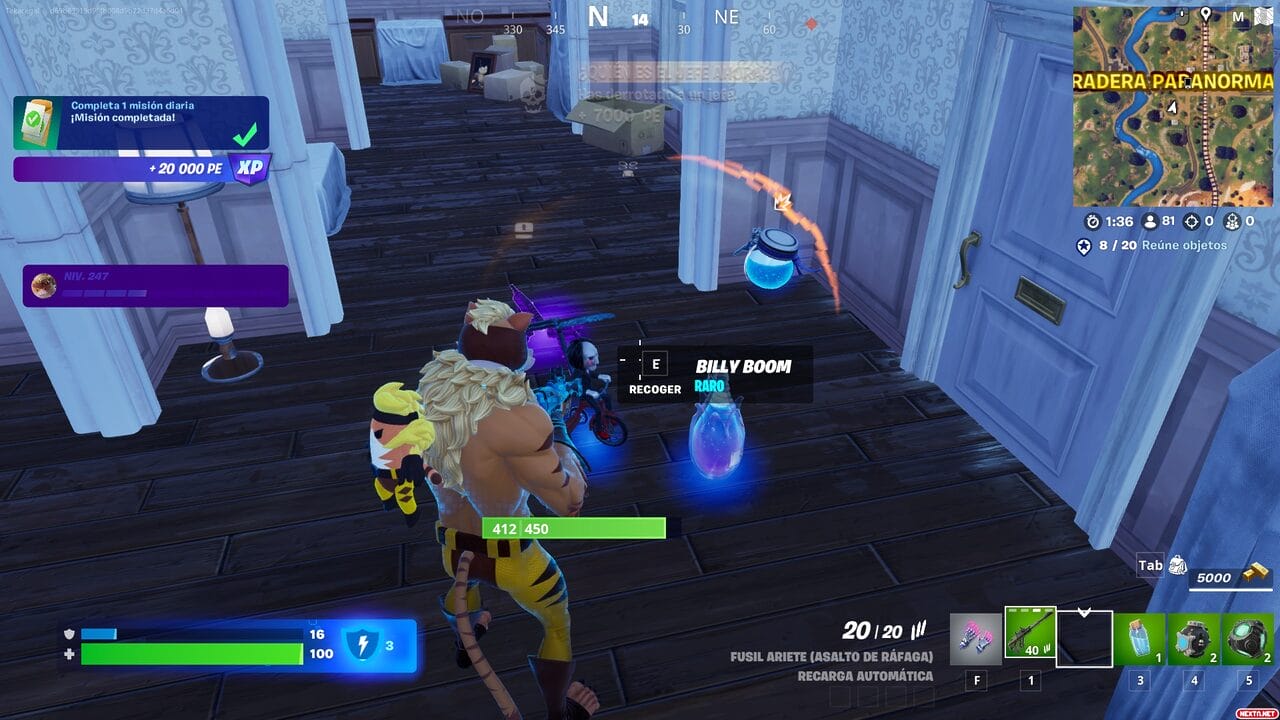Click the match timer stopwatch icon
The width and height of the screenshot is (1280, 720).
point(1094,222)
